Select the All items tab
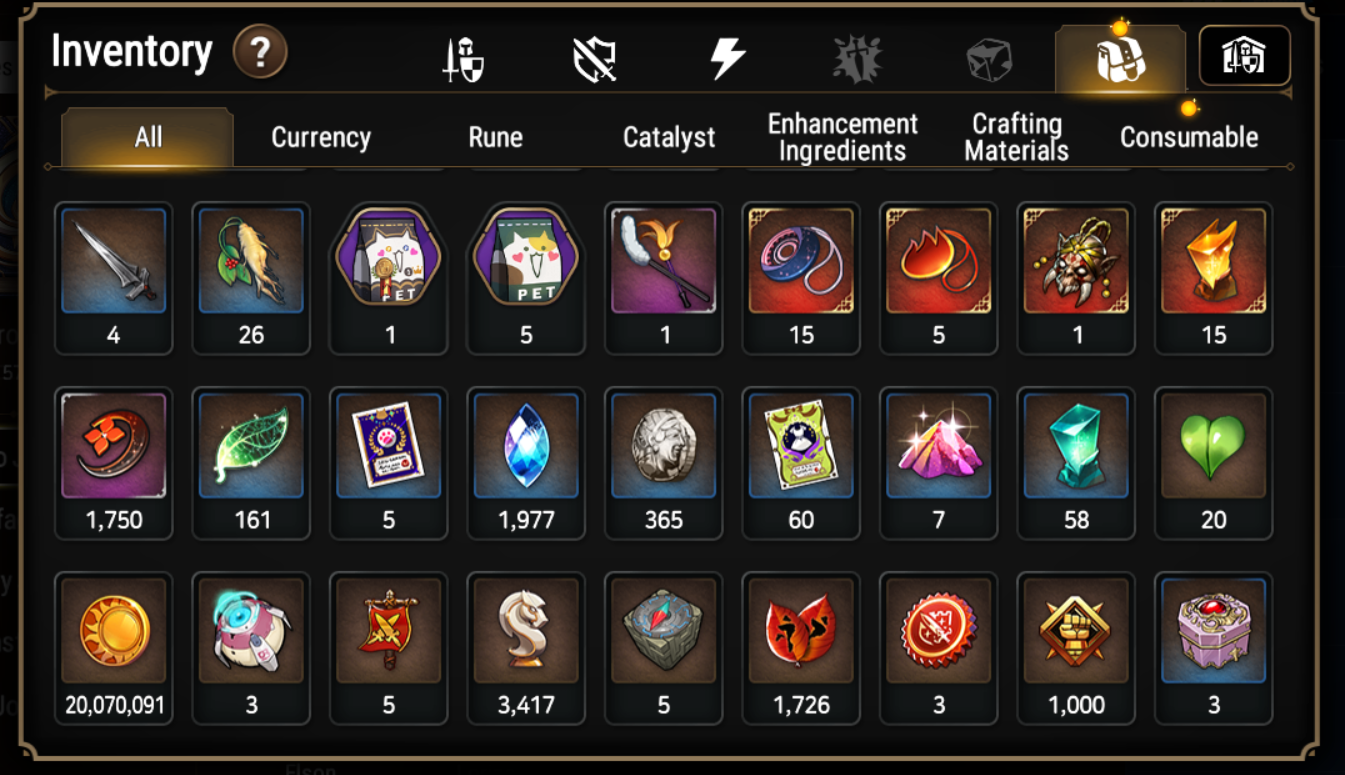This screenshot has height=775, width=1345. click(148, 137)
